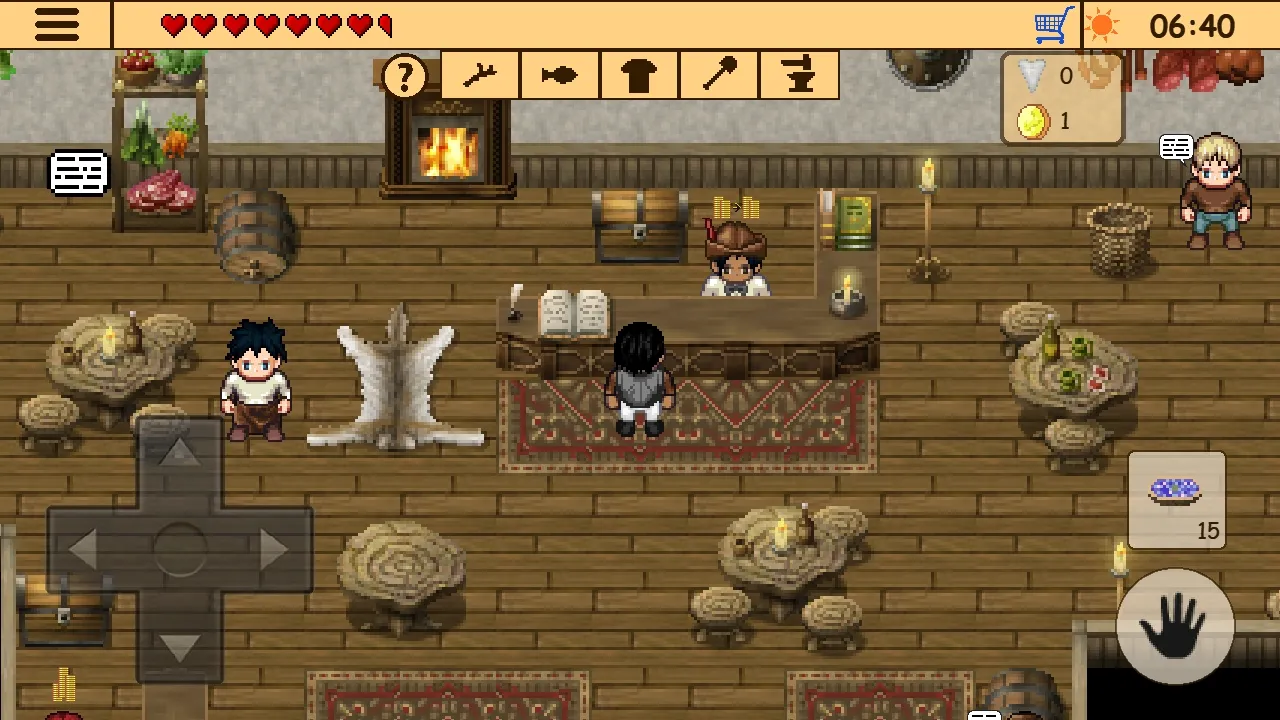This screenshot has width=1280, height=720.
Task: Open the hamburger menu
Action: click(57, 25)
